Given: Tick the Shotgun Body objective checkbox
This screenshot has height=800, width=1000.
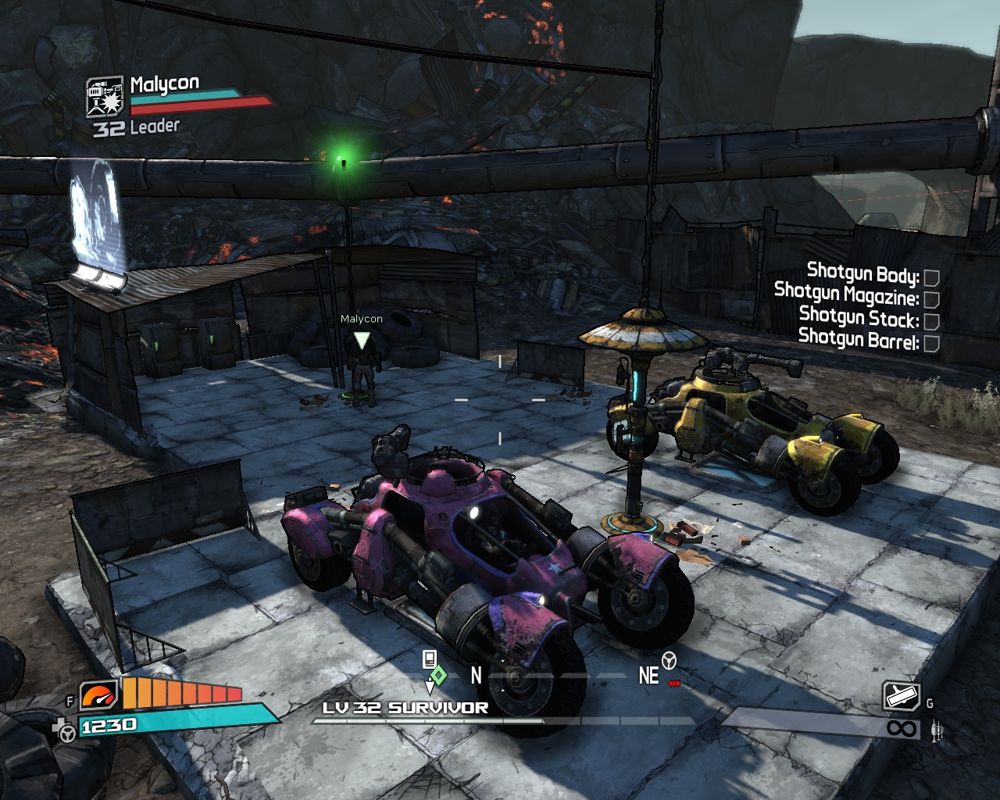Looking at the screenshot, I should click(931, 277).
